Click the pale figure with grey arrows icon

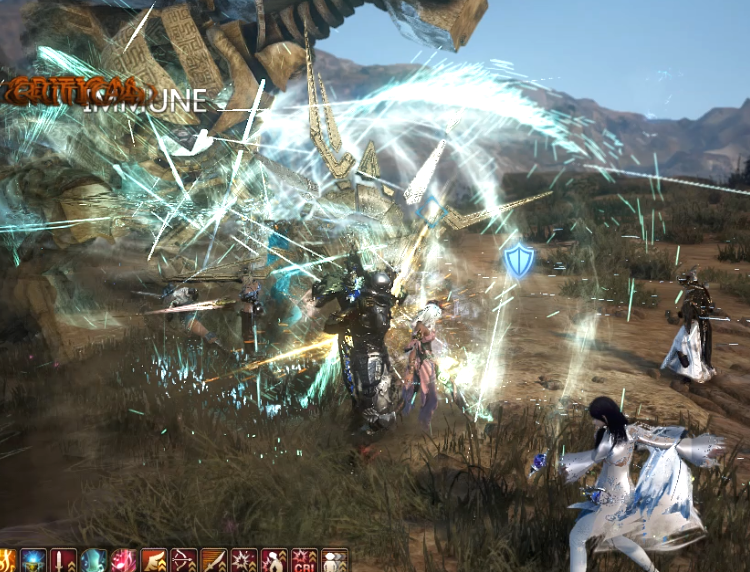click(334, 560)
